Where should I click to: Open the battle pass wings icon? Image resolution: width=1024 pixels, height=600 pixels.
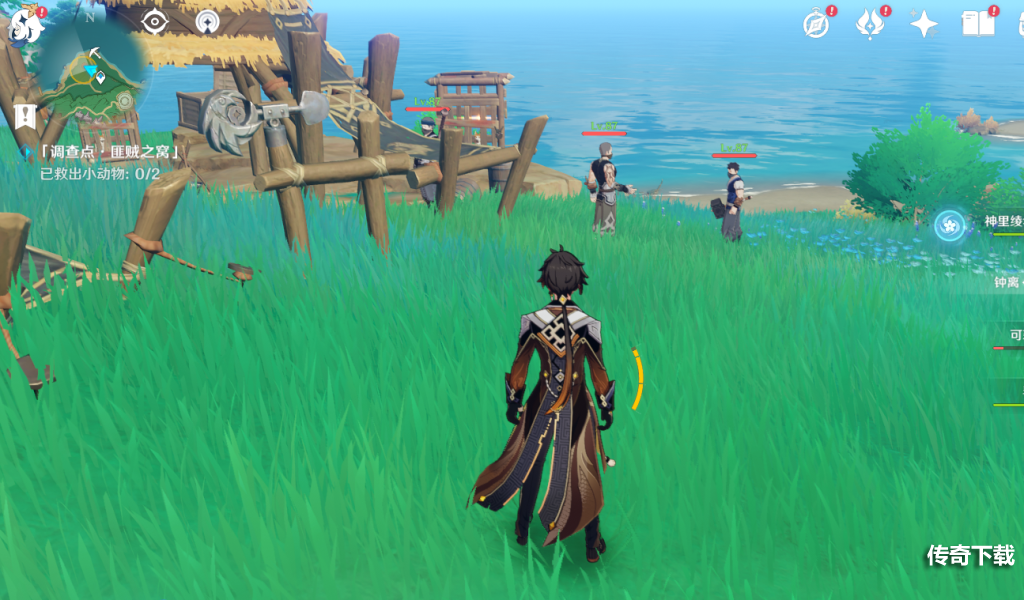[870, 25]
